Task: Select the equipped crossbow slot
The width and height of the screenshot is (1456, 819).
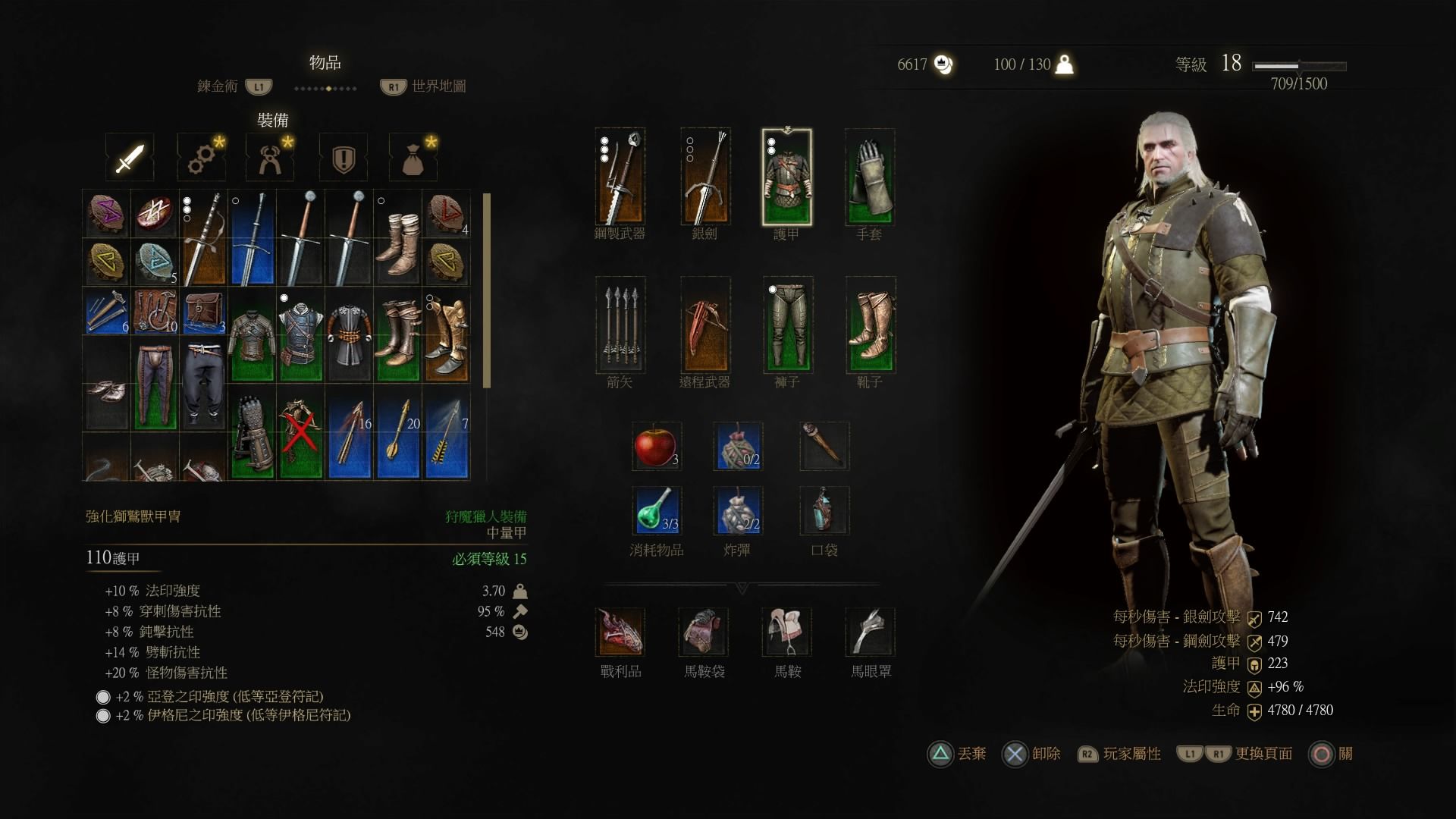Action: (704, 325)
